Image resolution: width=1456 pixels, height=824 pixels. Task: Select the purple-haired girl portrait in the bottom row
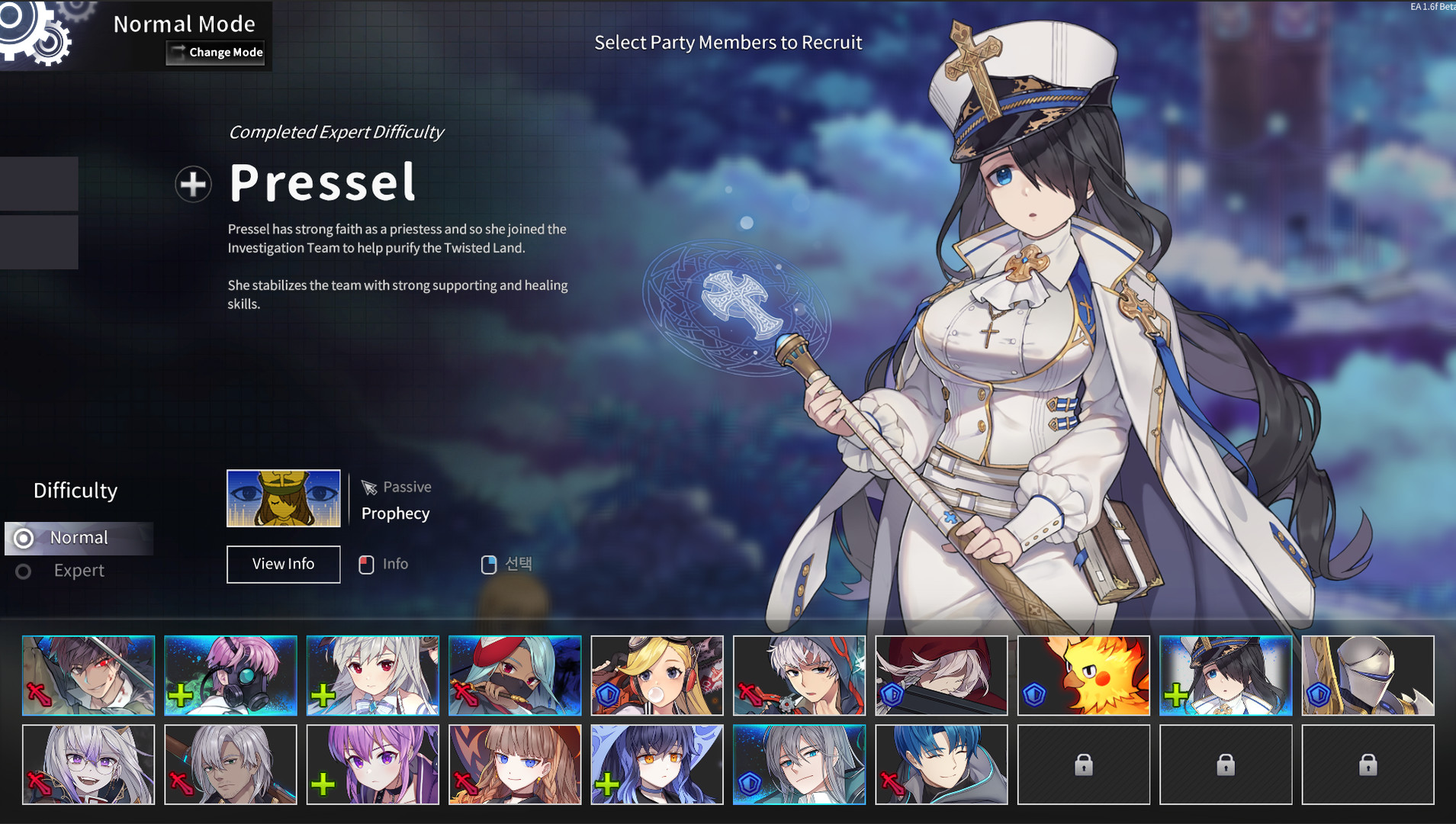pos(372,764)
